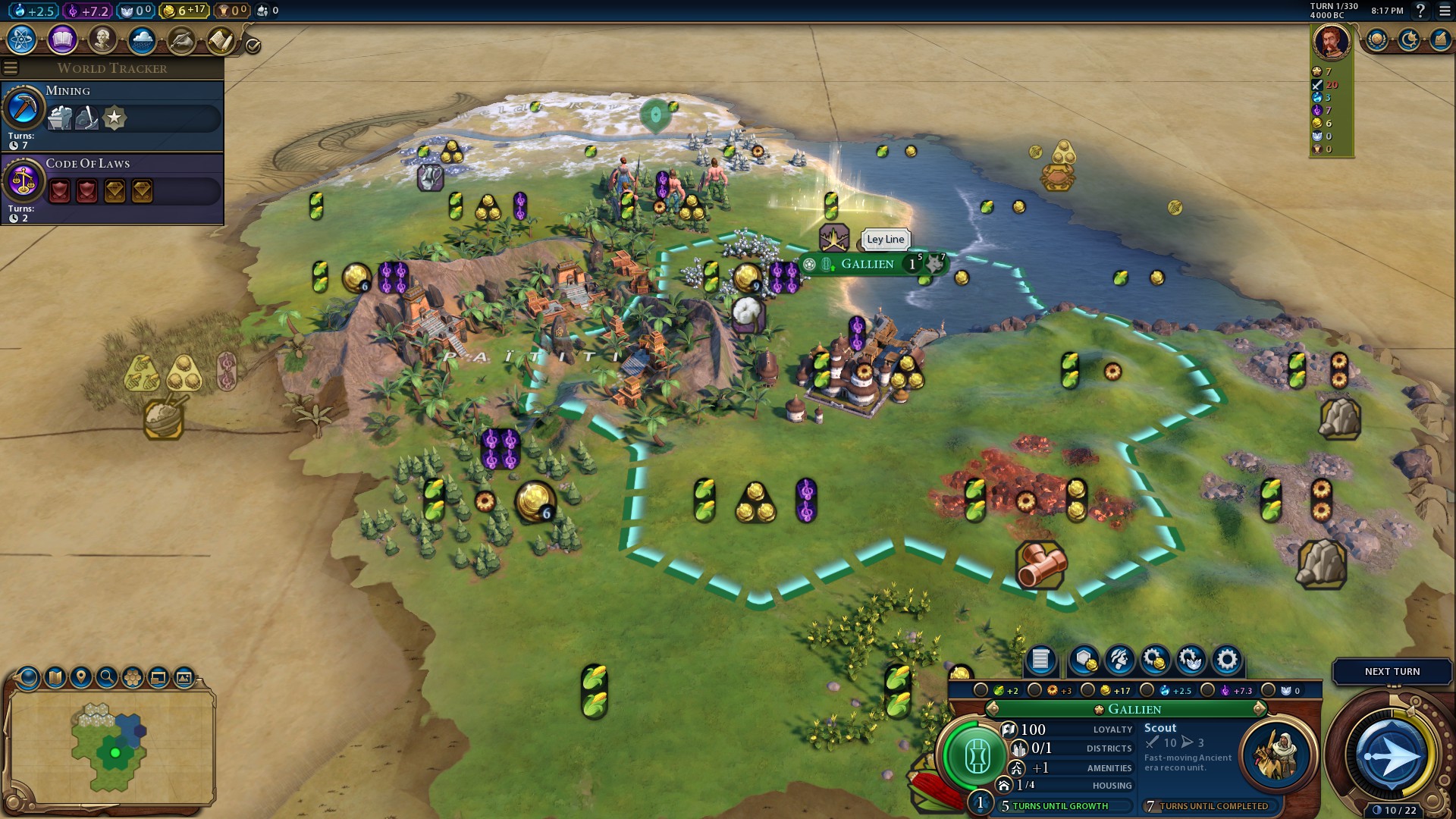Select the Mining research tracker entry
1456x819 pixels.
[x=112, y=115]
